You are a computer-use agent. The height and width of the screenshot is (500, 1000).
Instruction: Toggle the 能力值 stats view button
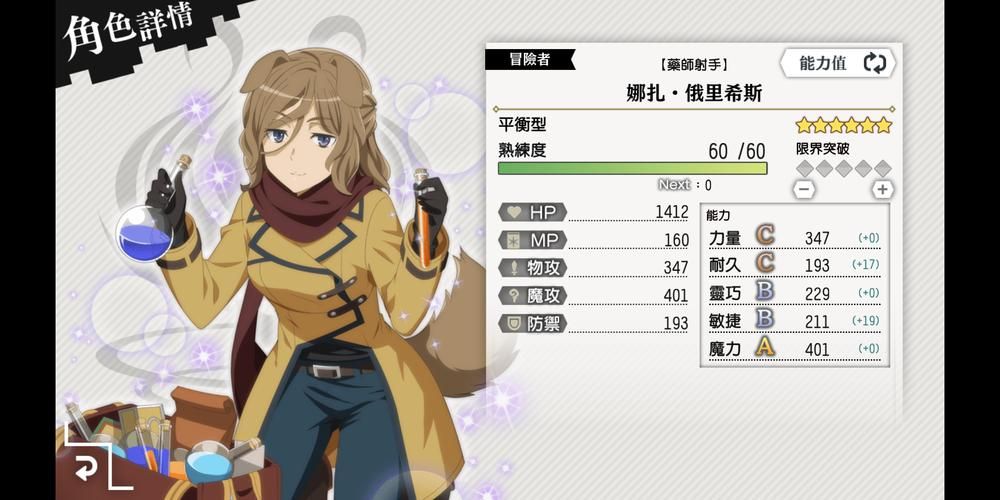841,63
